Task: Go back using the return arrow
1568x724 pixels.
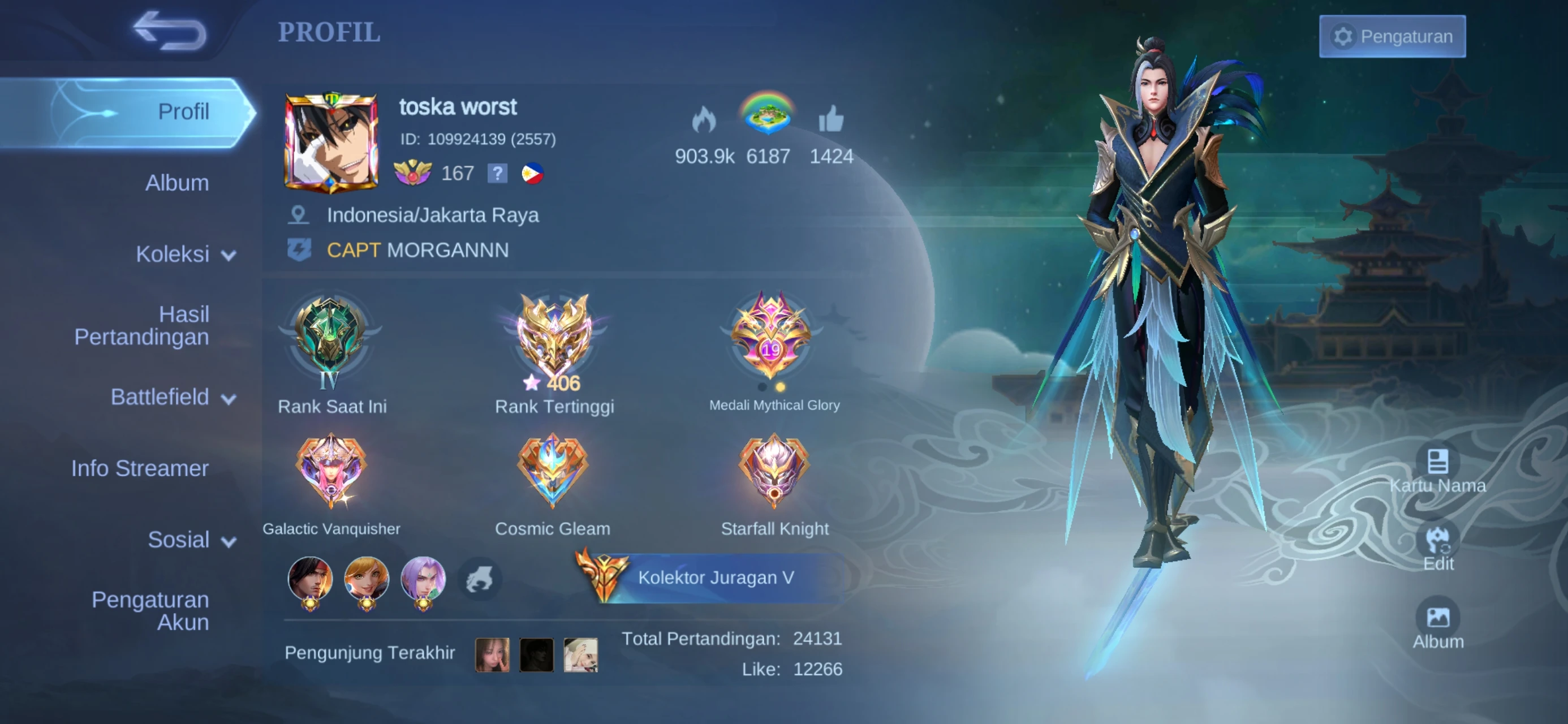Action: tap(170, 31)
